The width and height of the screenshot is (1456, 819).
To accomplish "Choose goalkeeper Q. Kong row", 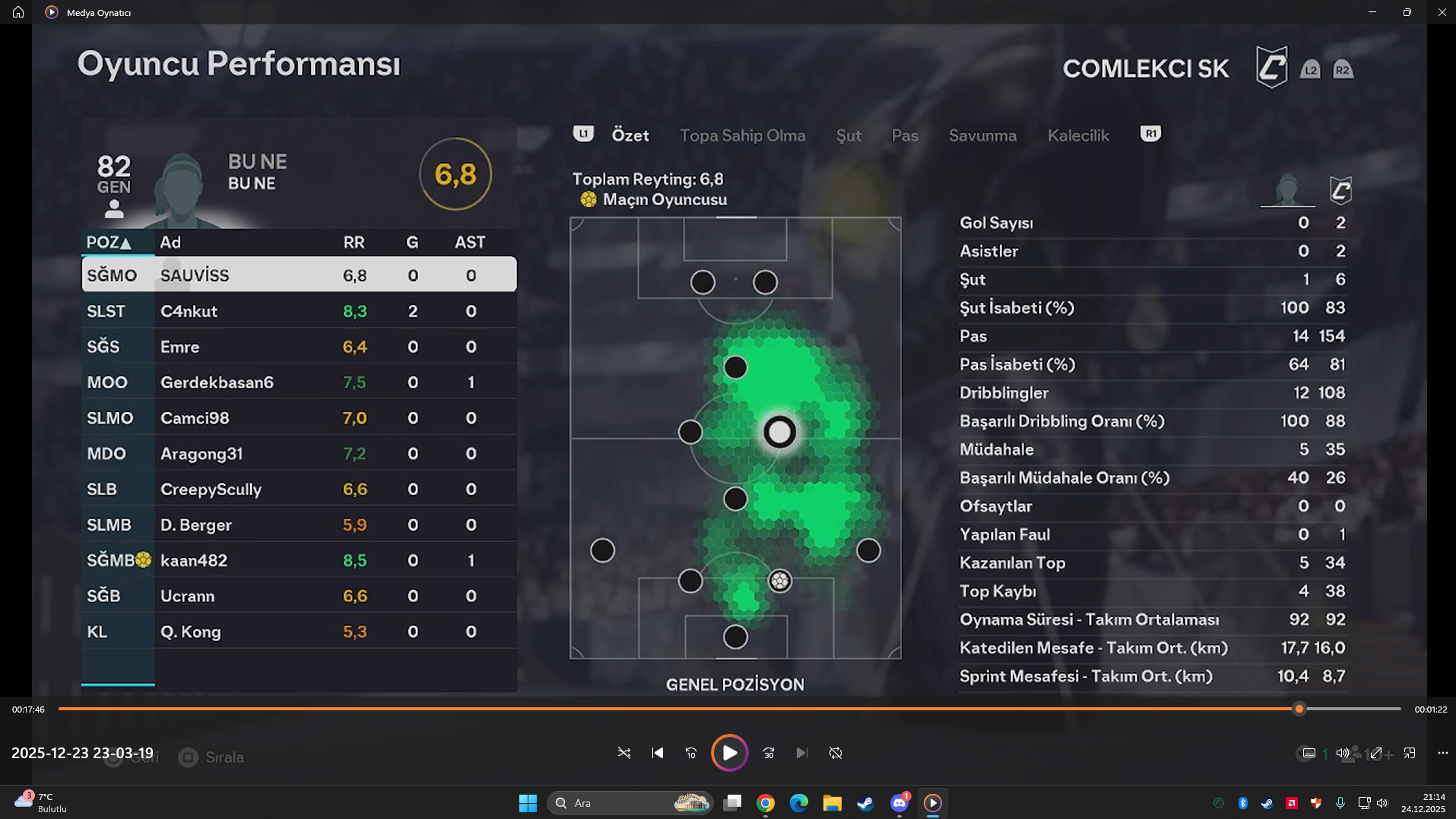I will point(299,632).
